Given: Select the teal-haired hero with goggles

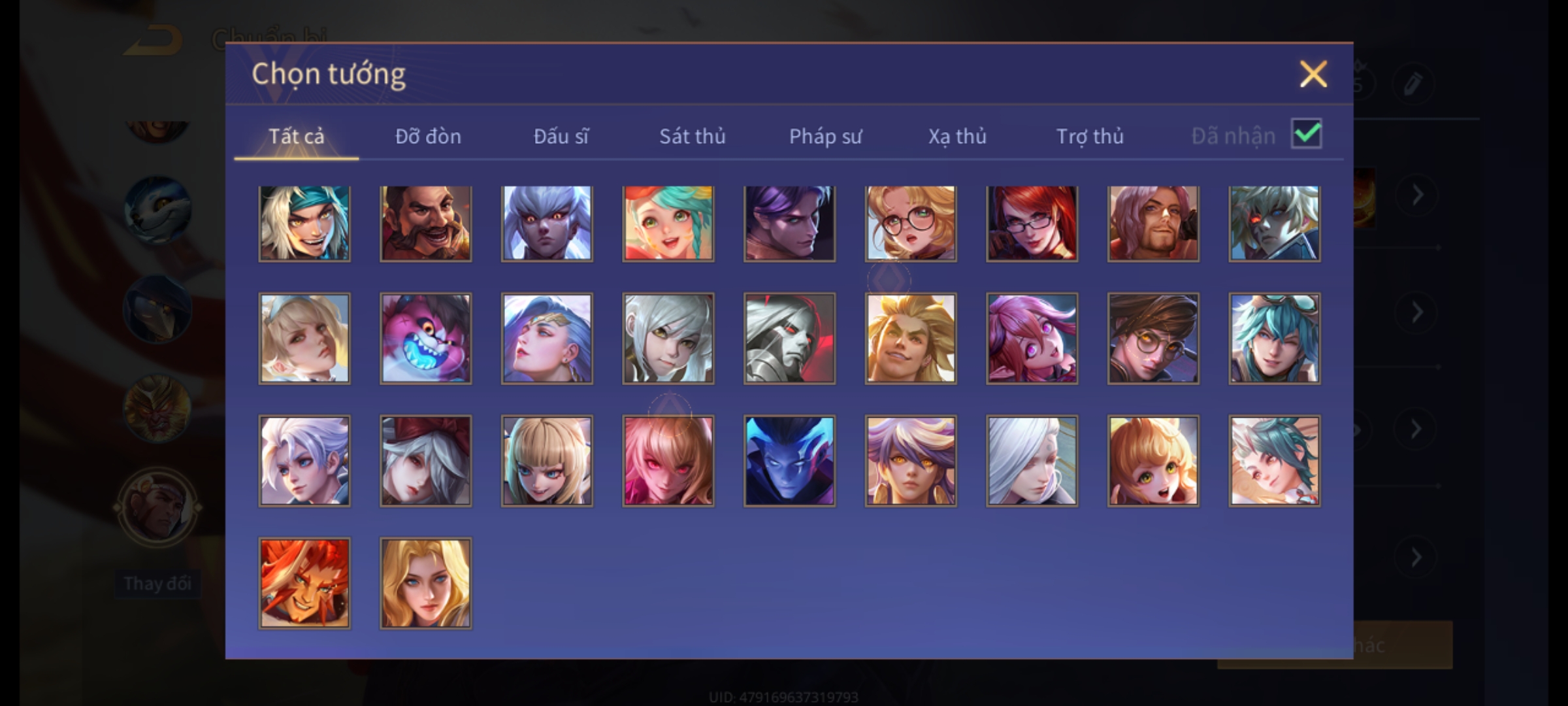Looking at the screenshot, I should (x=1274, y=338).
